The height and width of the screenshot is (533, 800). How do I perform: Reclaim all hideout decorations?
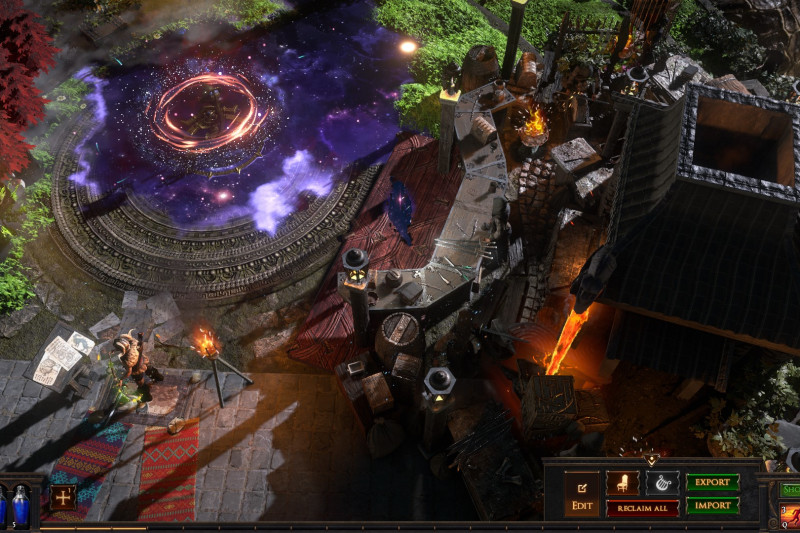642,508
